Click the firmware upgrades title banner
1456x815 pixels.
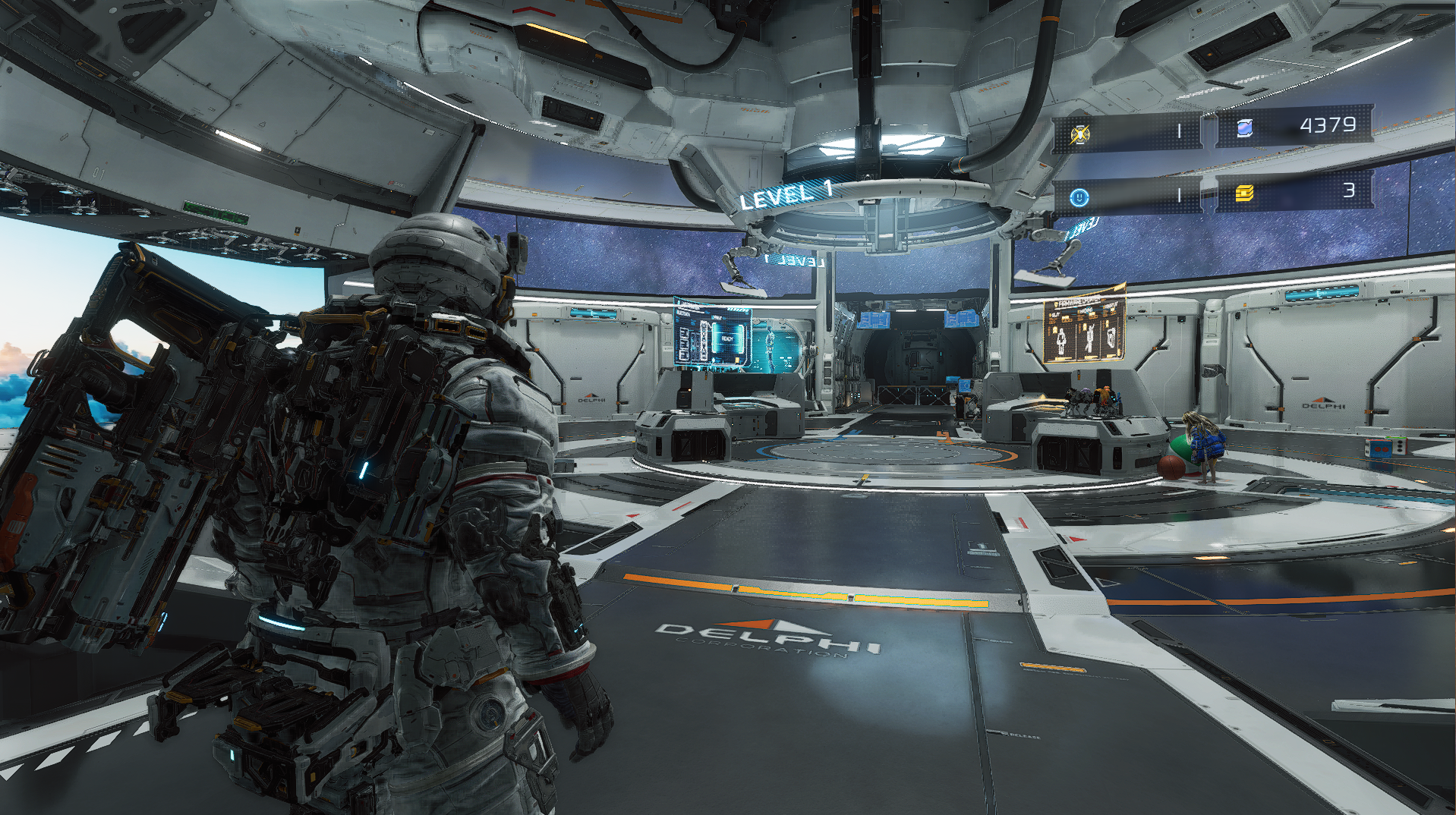1079,302
